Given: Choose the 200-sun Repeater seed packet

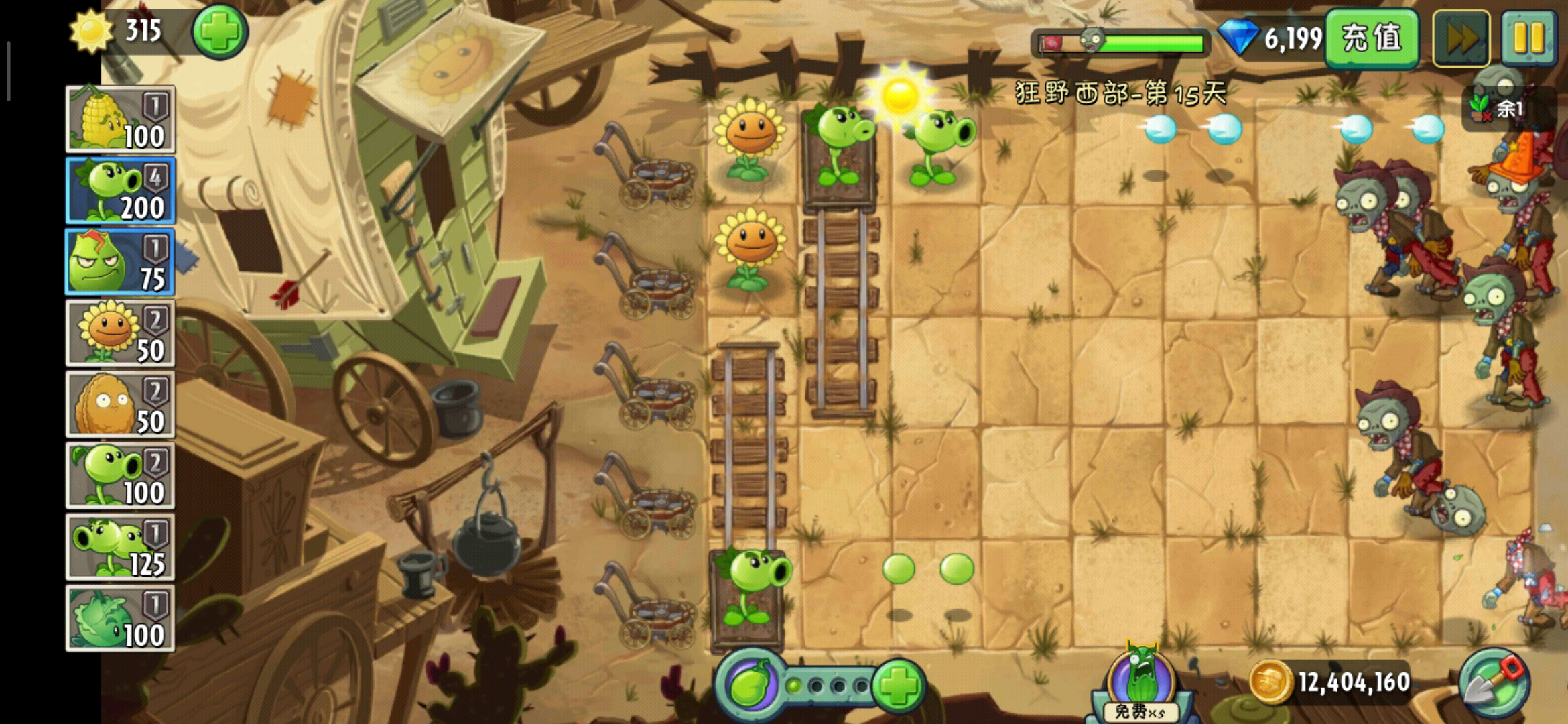Looking at the screenshot, I should point(121,190).
